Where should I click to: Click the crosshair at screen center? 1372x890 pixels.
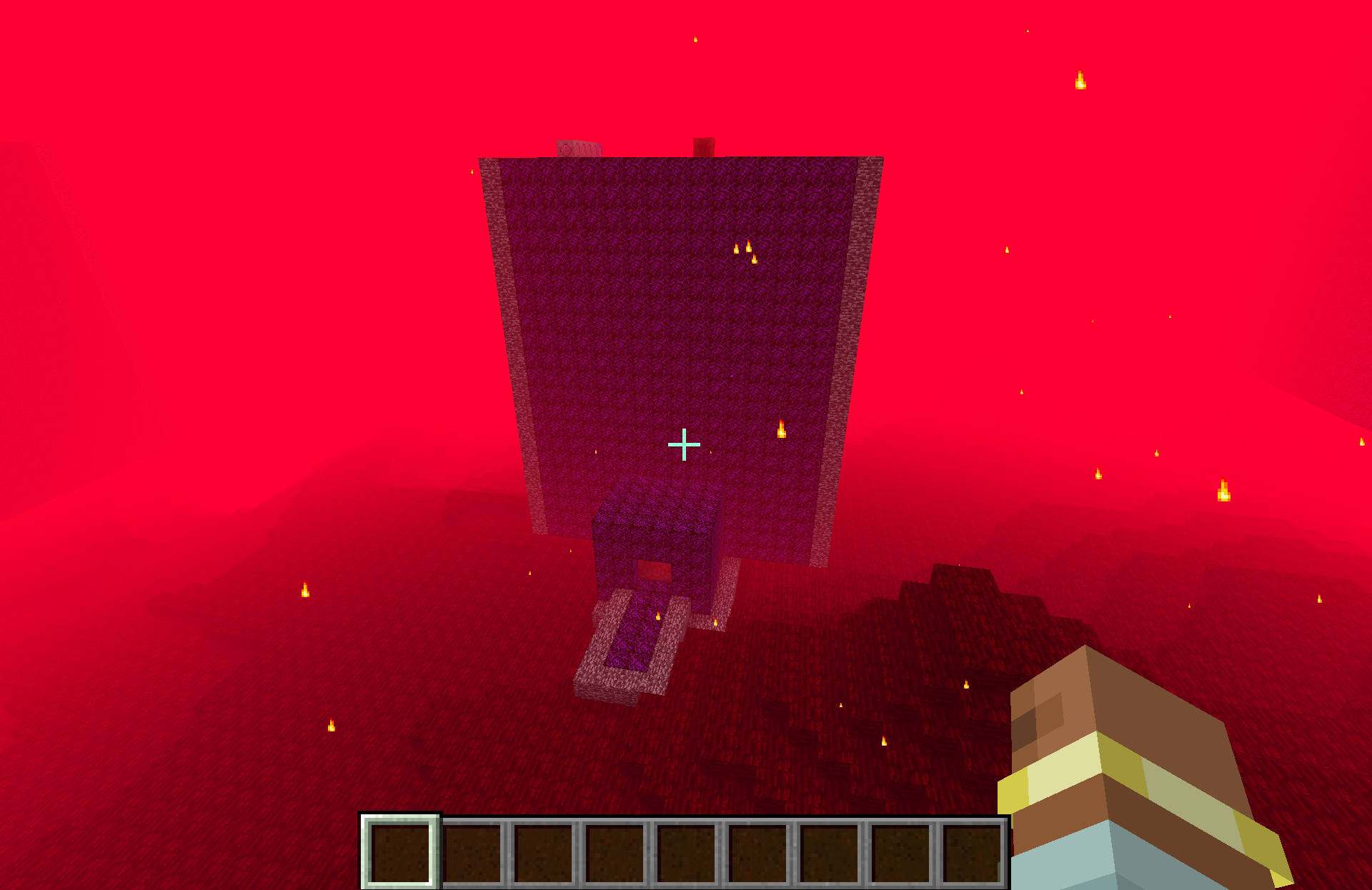coord(684,444)
